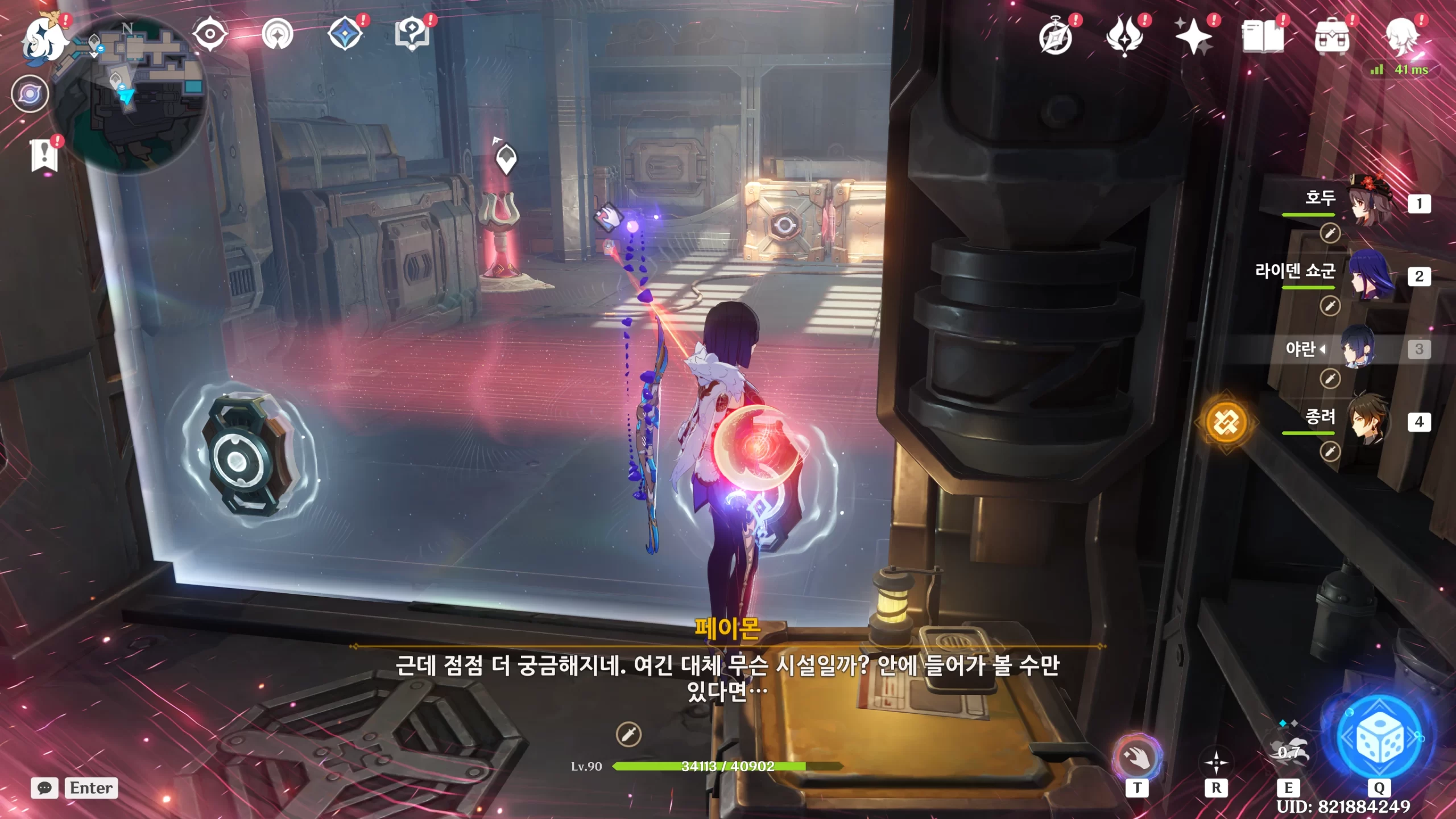Open the question mark speech bubble icon
This screenshot has width=1456, height=819.
412,34
